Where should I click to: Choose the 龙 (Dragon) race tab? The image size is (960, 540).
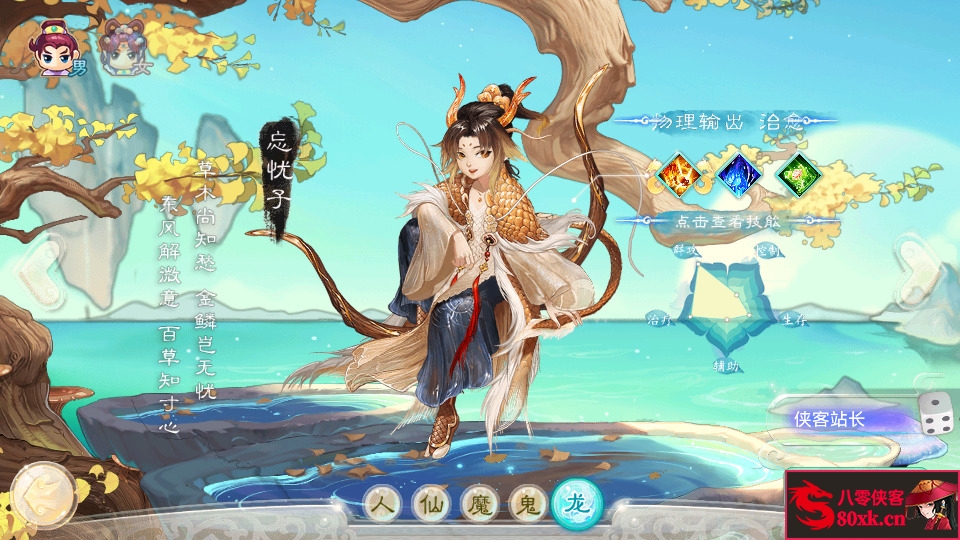pos(577,503)
